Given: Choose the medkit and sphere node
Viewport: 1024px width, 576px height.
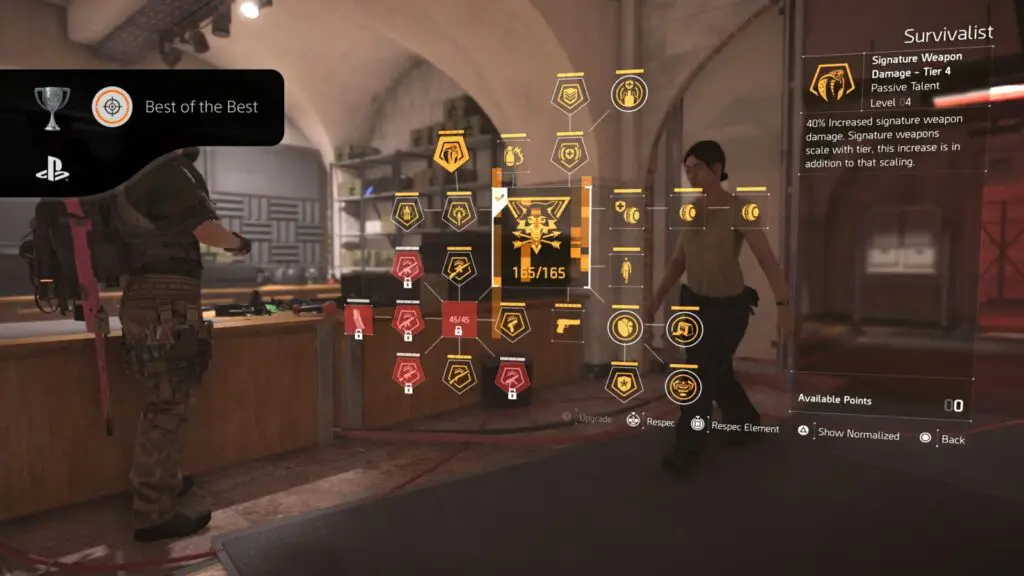Looking at the screenshot, I should 627,212.
